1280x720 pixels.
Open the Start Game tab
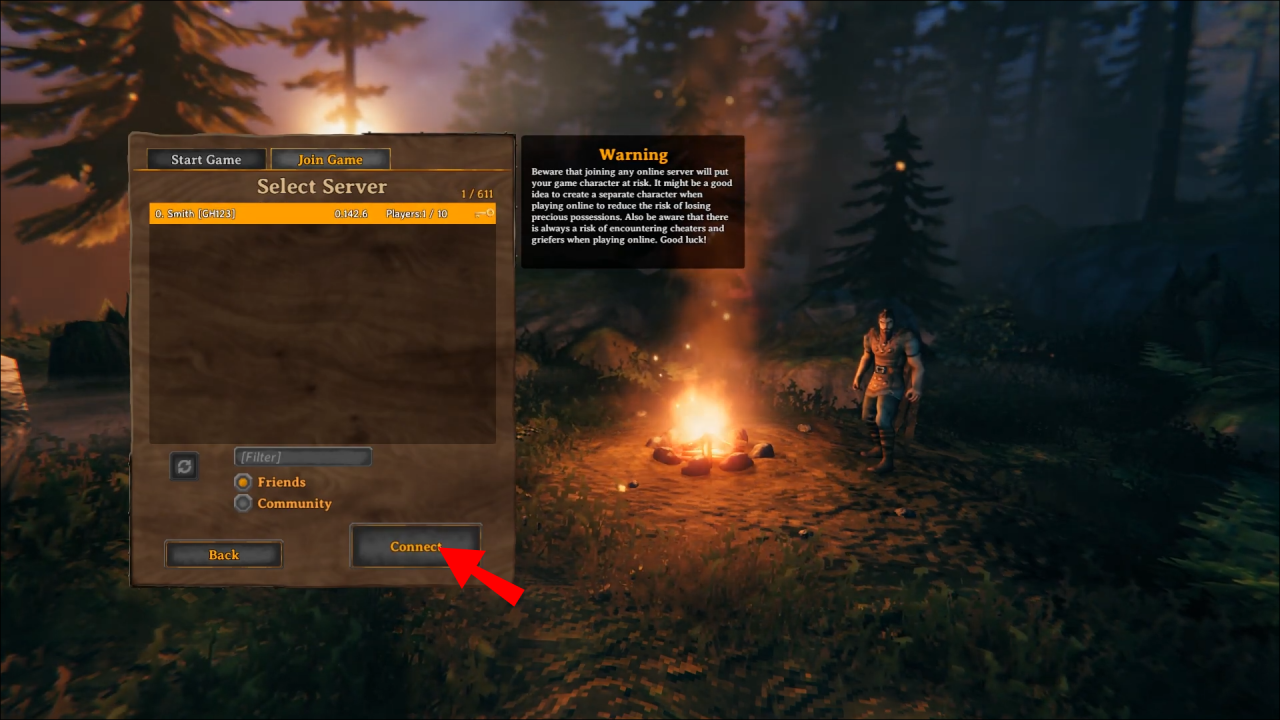[204, 159]
